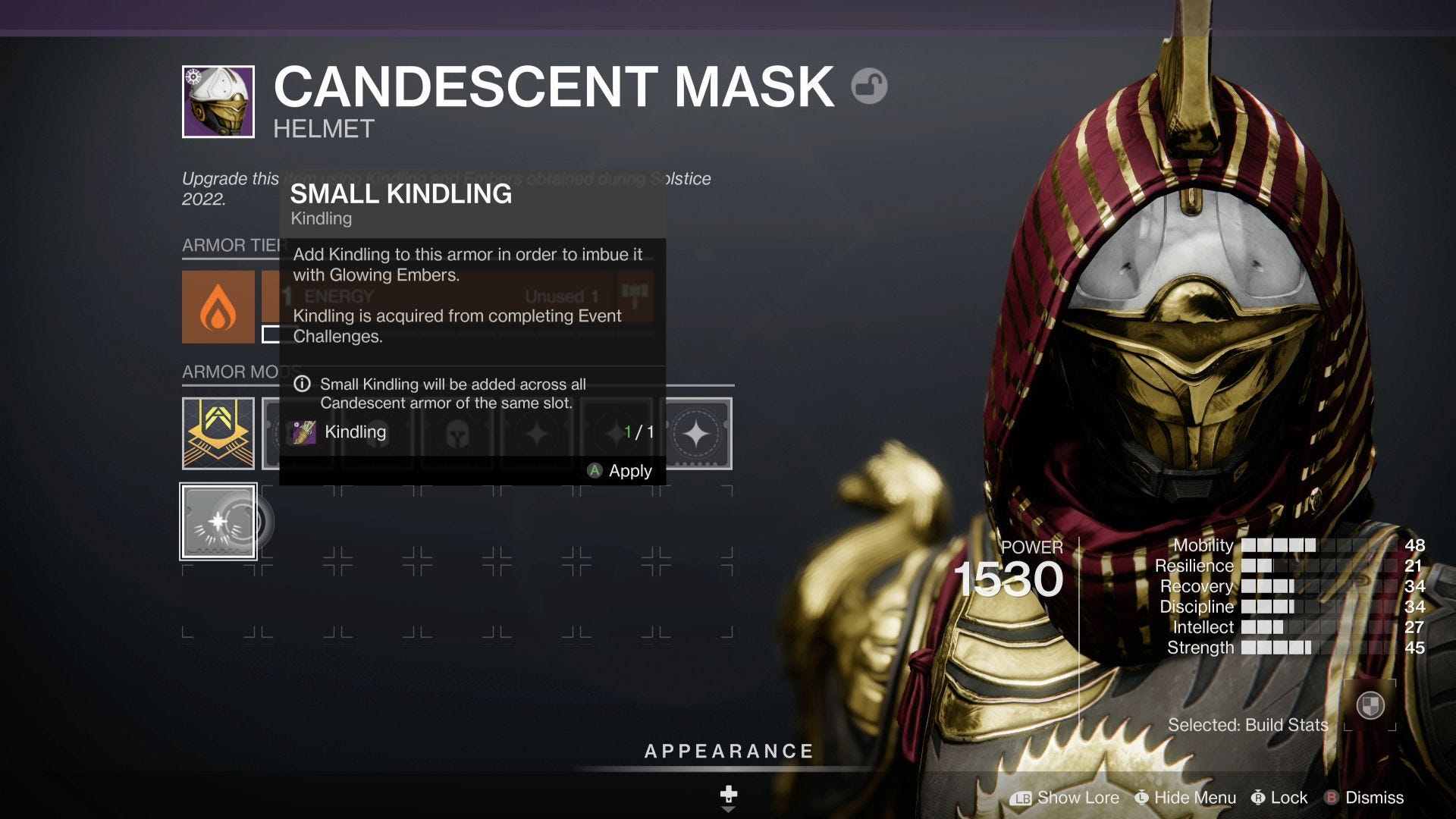Viewport: 1456px width, 819px height.
Task: Dismiss the Candescent Mask
Action: coord(1375,798)
